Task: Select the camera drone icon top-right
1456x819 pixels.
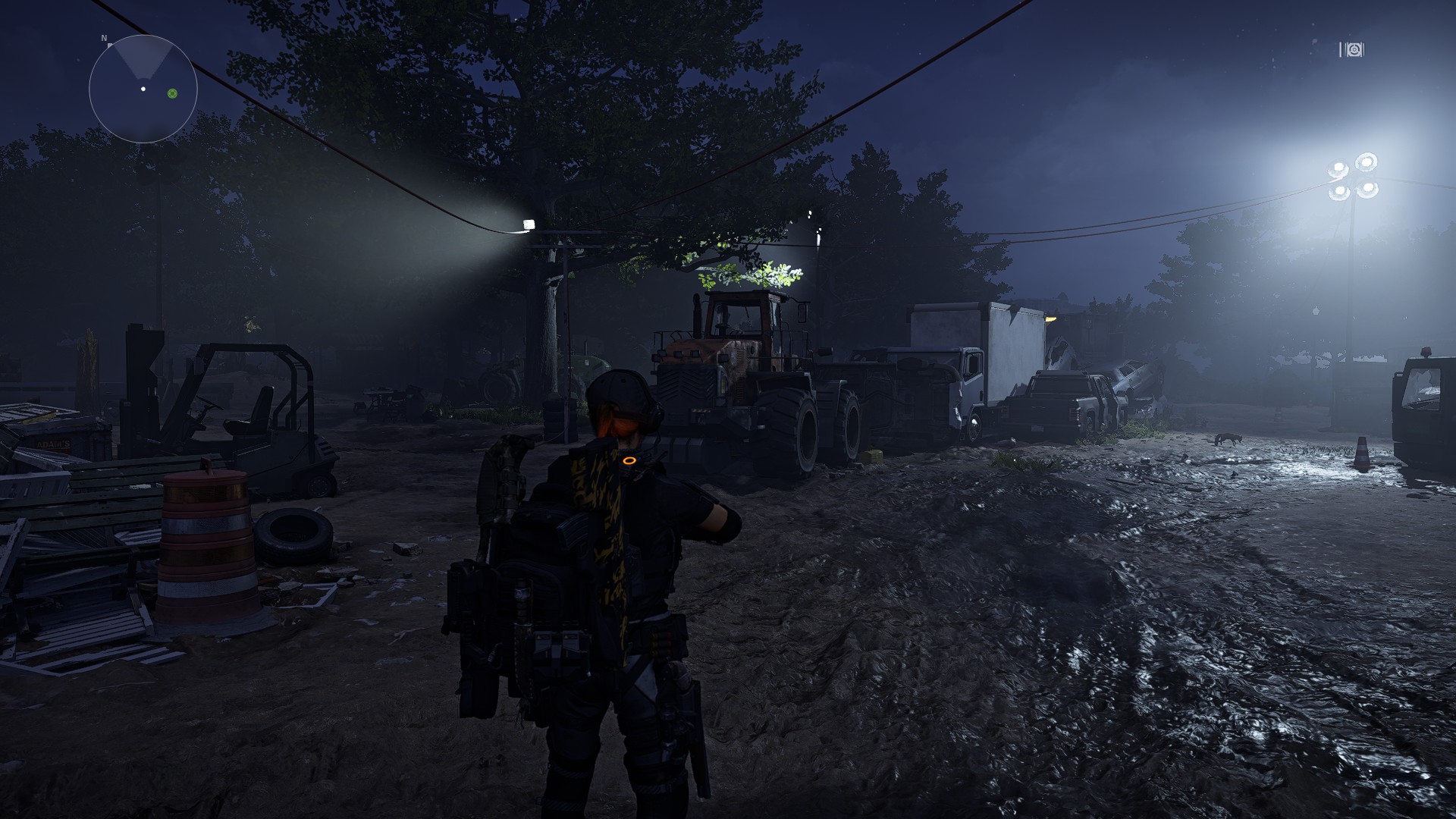Action: [1354, 50]
